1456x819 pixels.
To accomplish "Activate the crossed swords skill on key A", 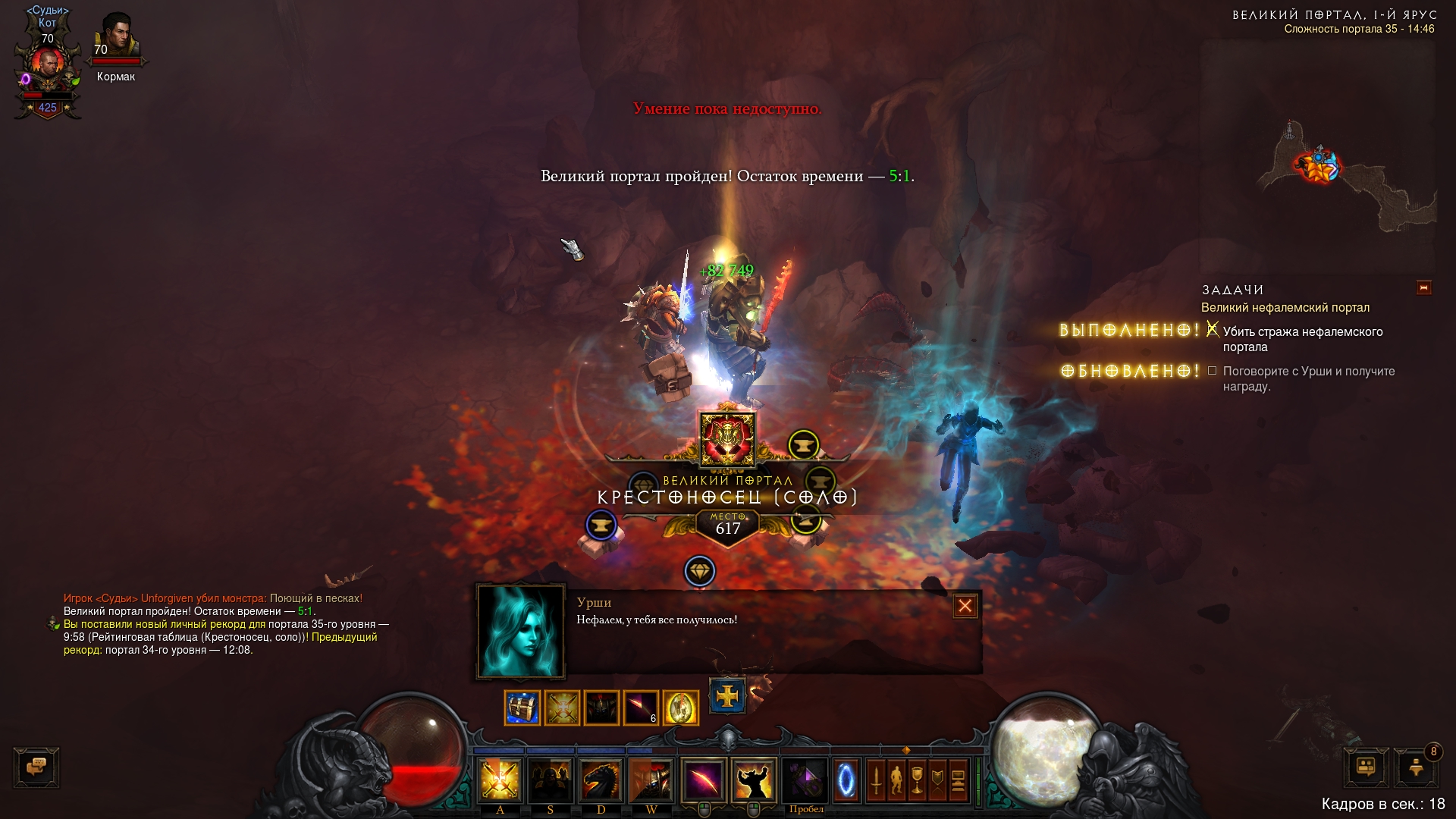I will (500, 780).
